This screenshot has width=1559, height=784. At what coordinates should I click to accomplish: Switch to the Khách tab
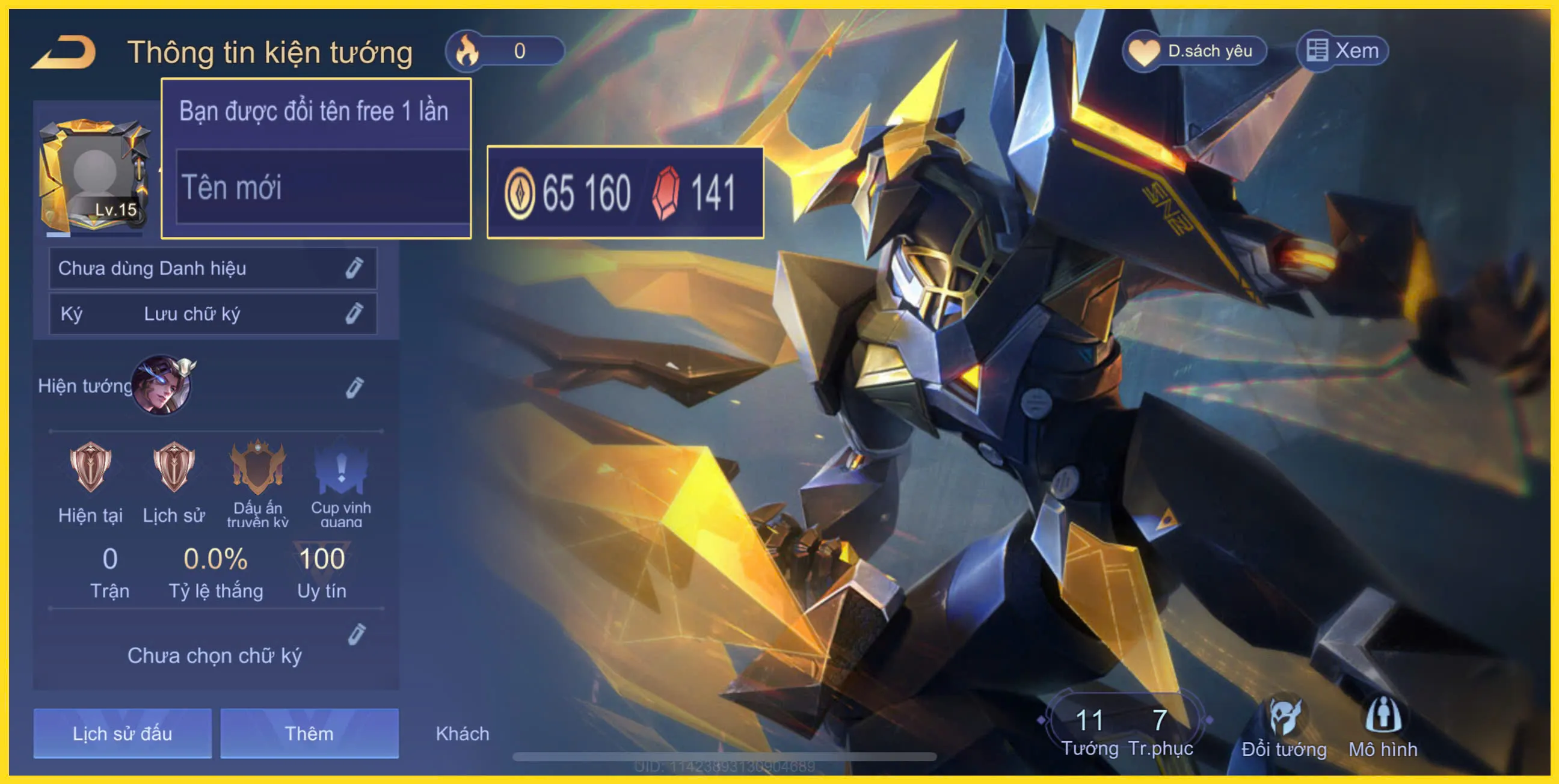click(x=463, y=733)
